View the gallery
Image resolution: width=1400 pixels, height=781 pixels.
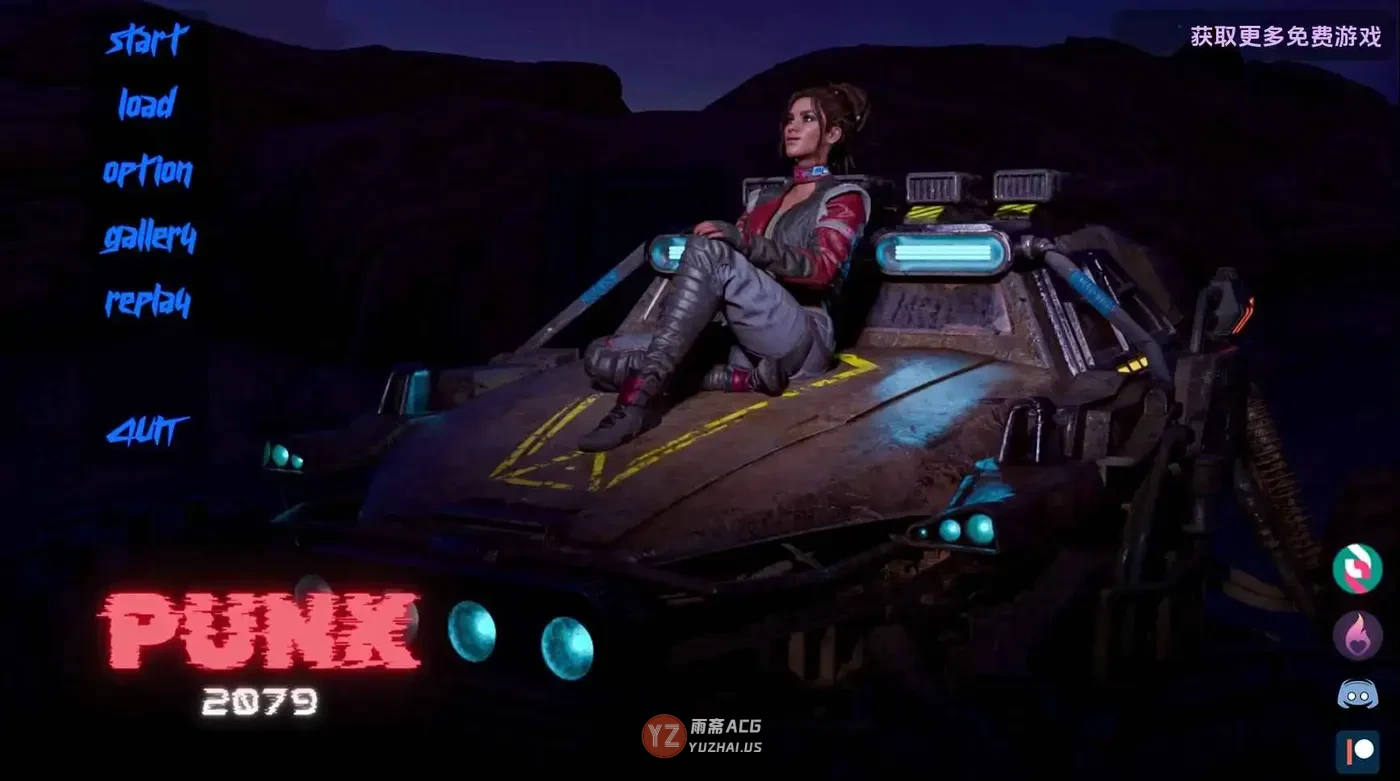148,238
